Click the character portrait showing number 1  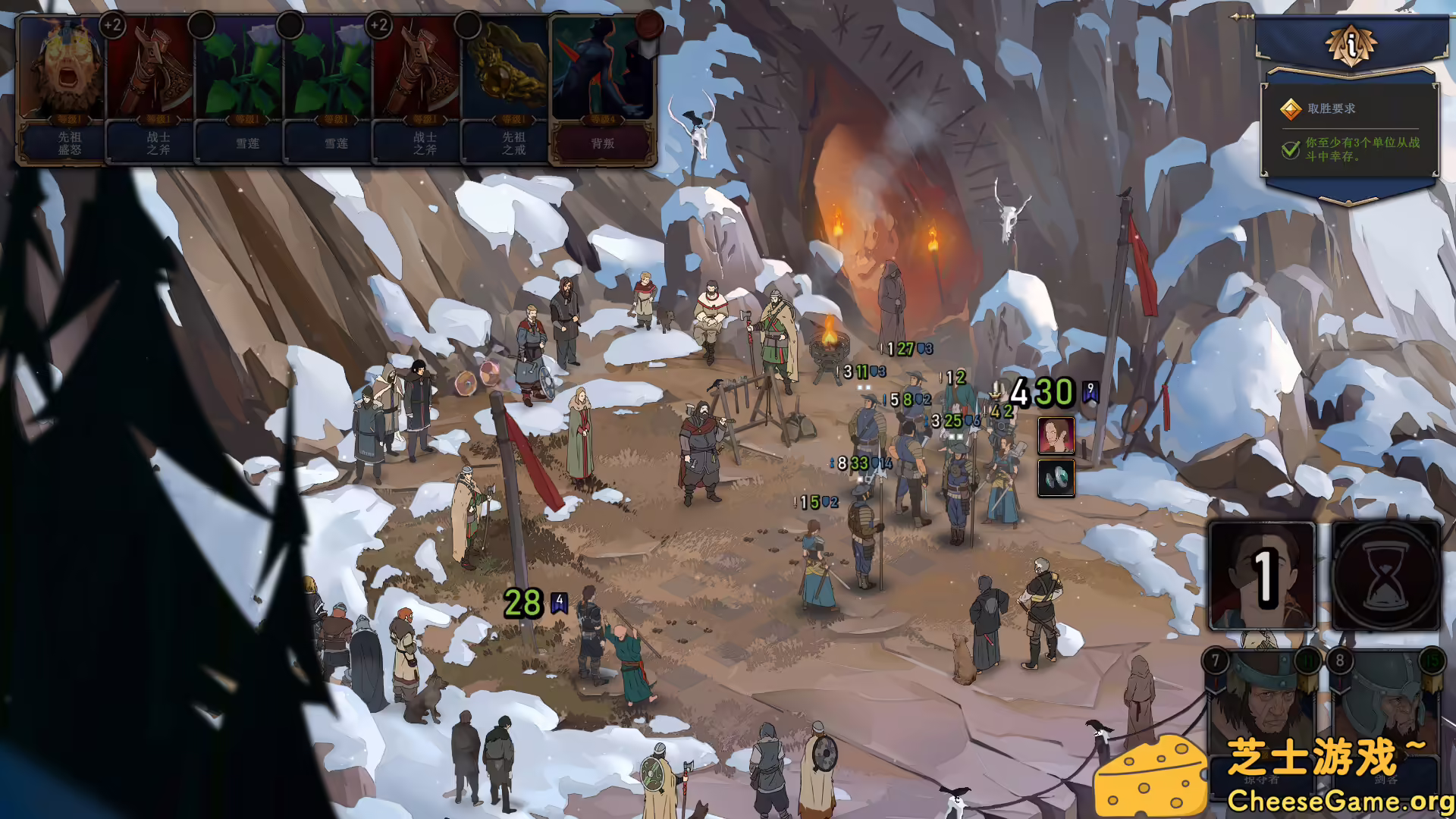(1261, 578)
